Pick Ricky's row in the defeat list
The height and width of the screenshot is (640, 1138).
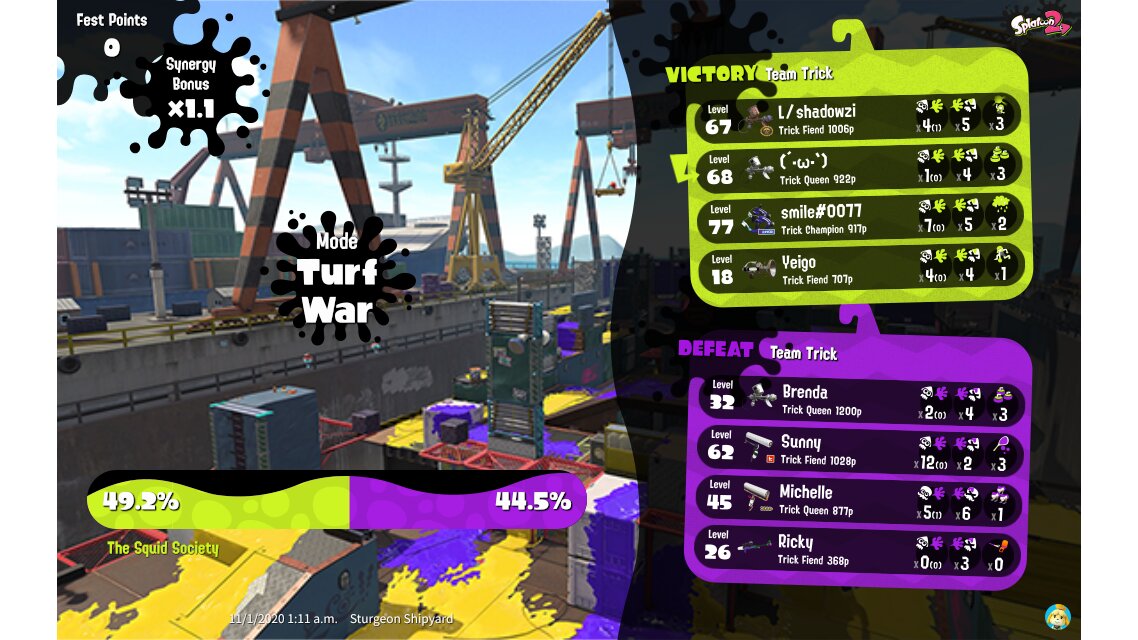(860, 549)
